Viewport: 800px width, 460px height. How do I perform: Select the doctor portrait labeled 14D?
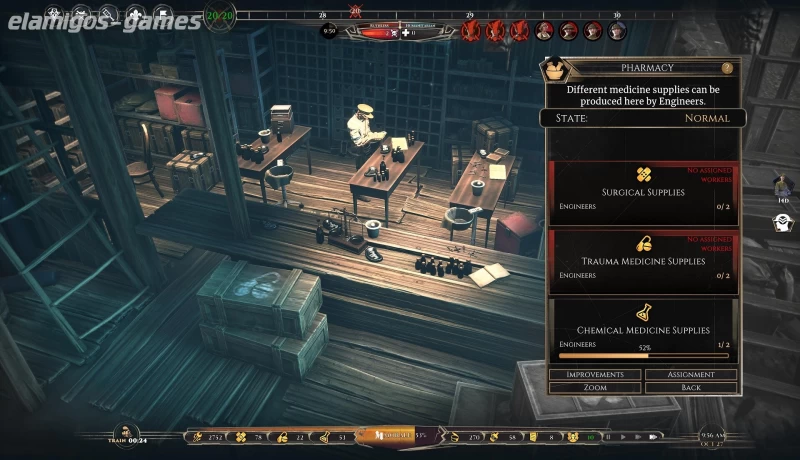(781, 186)
